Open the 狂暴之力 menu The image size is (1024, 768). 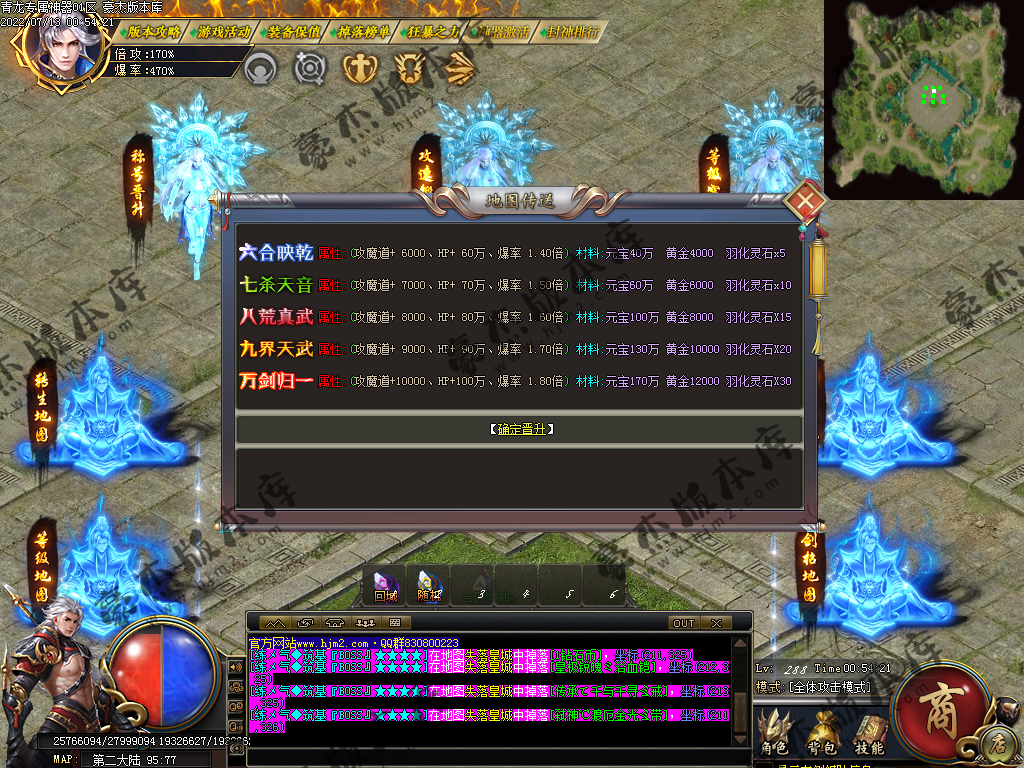pos(434,32)
